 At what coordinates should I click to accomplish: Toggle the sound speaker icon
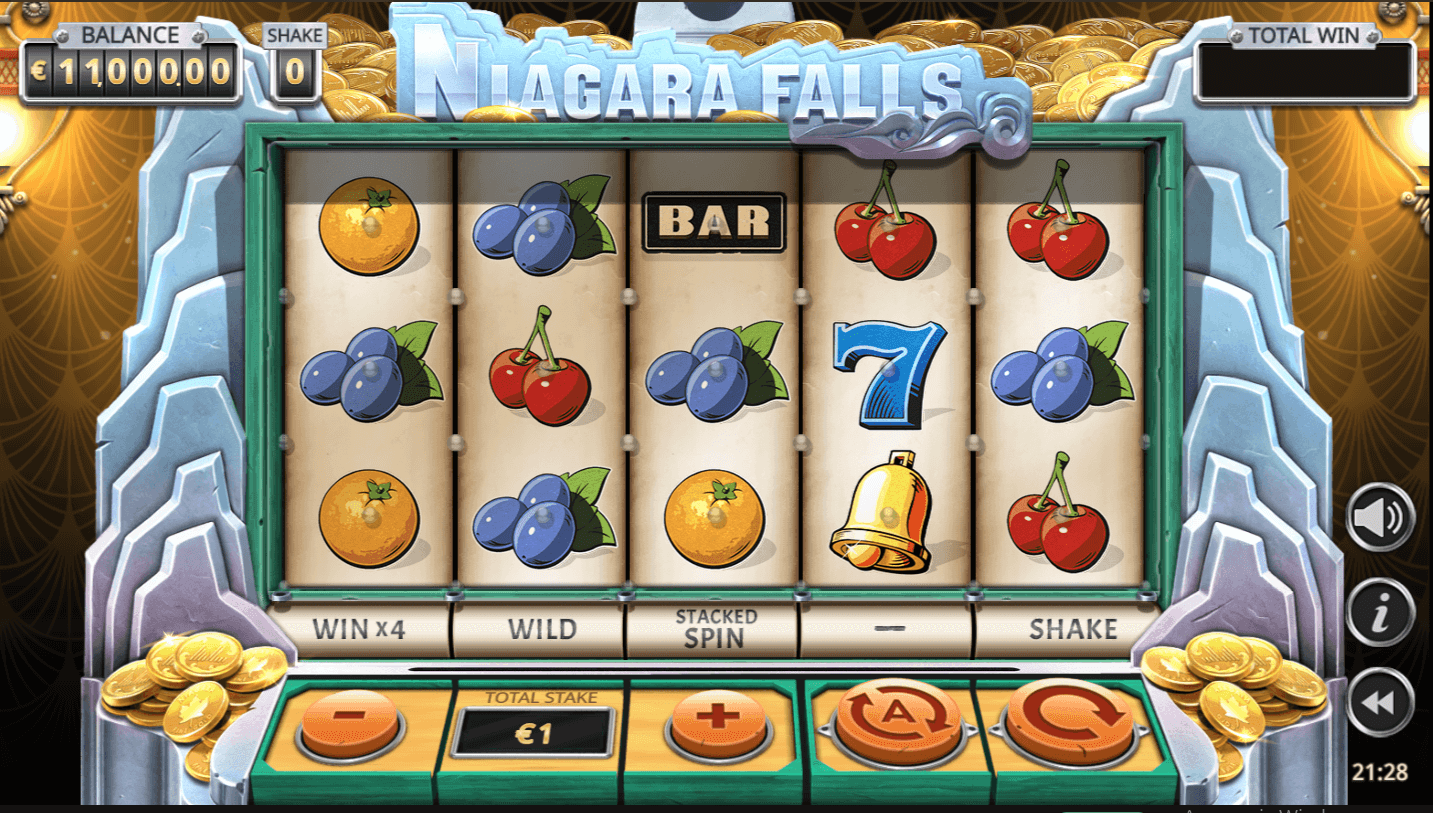(1380, 517)
